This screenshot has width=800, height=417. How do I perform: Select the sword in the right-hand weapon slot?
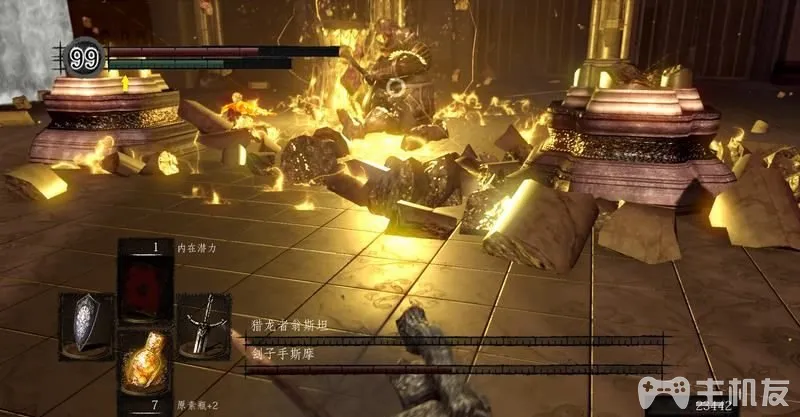coord(204,323)
